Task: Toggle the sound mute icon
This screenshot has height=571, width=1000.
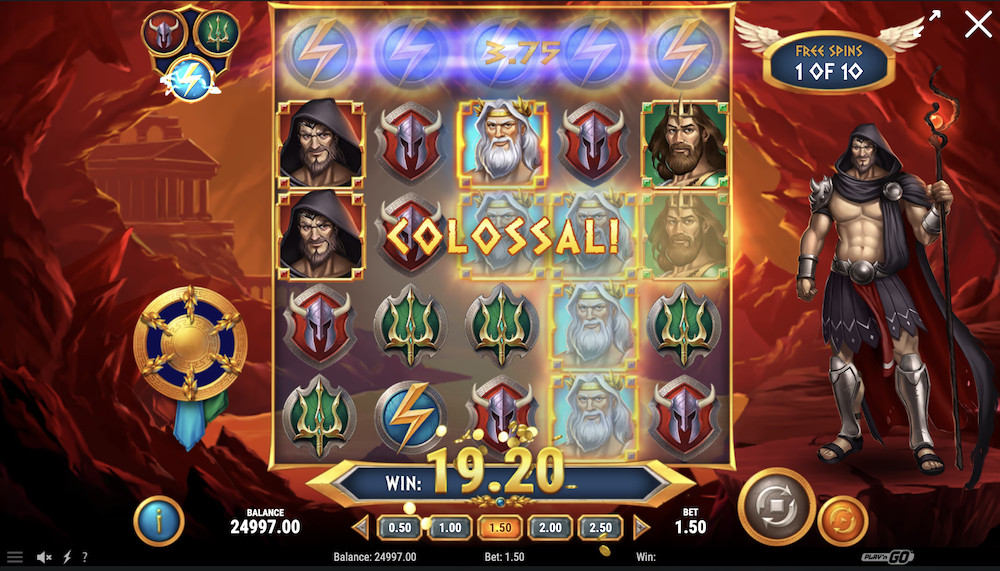Action: pos(44,557)
